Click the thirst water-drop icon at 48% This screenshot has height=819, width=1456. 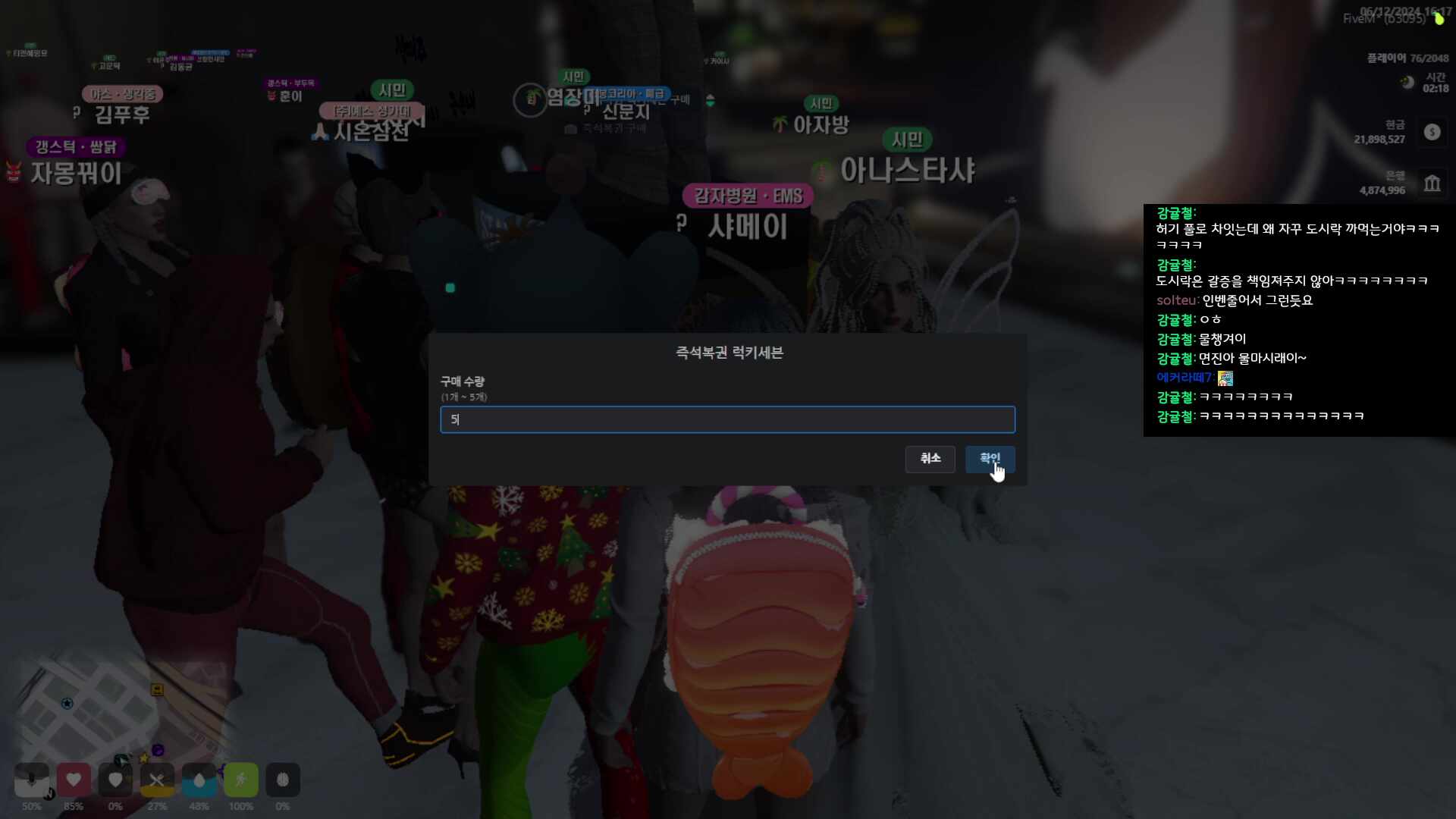point(199,780)
